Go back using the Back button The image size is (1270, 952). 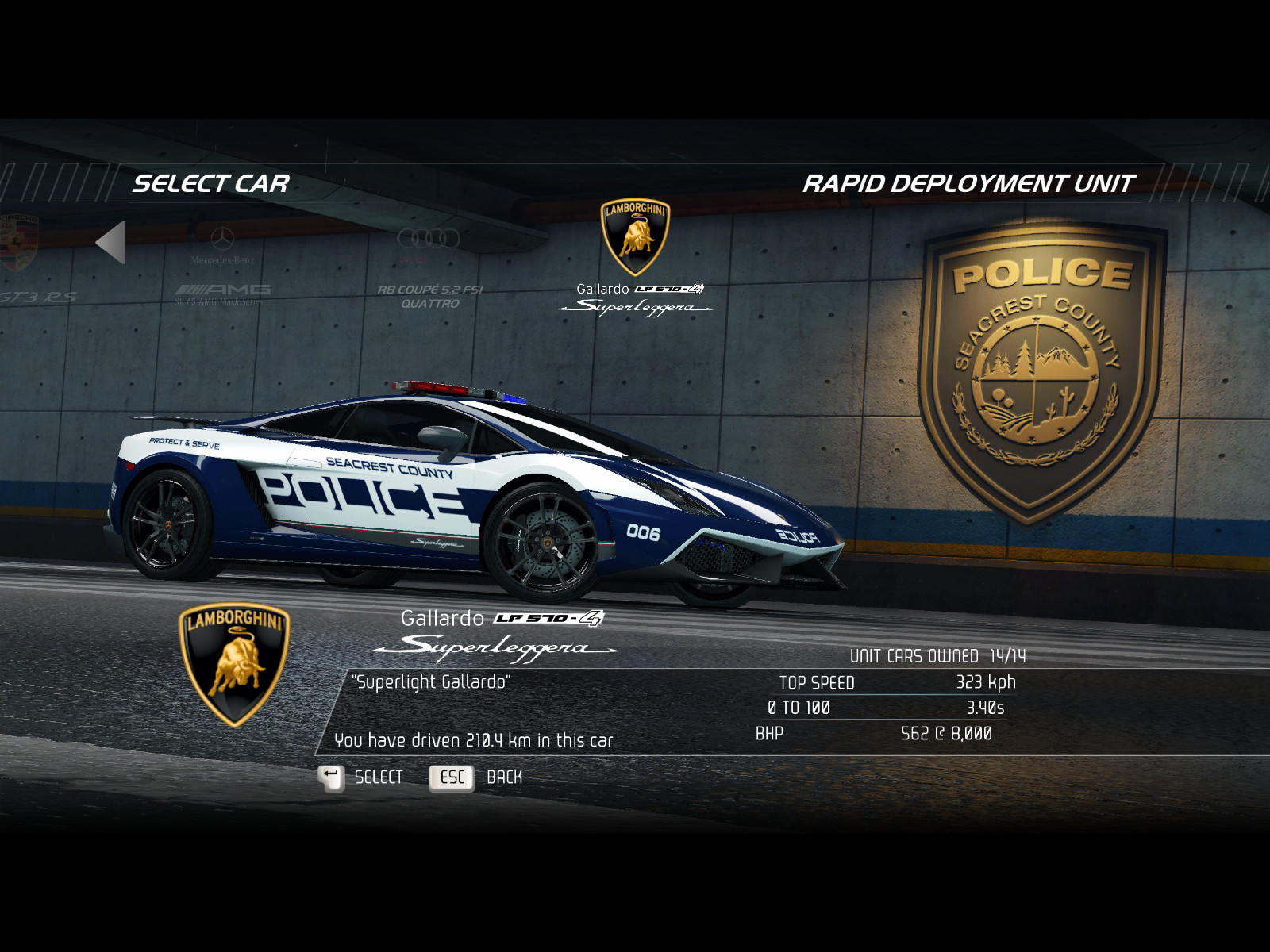tap(476, 777)
